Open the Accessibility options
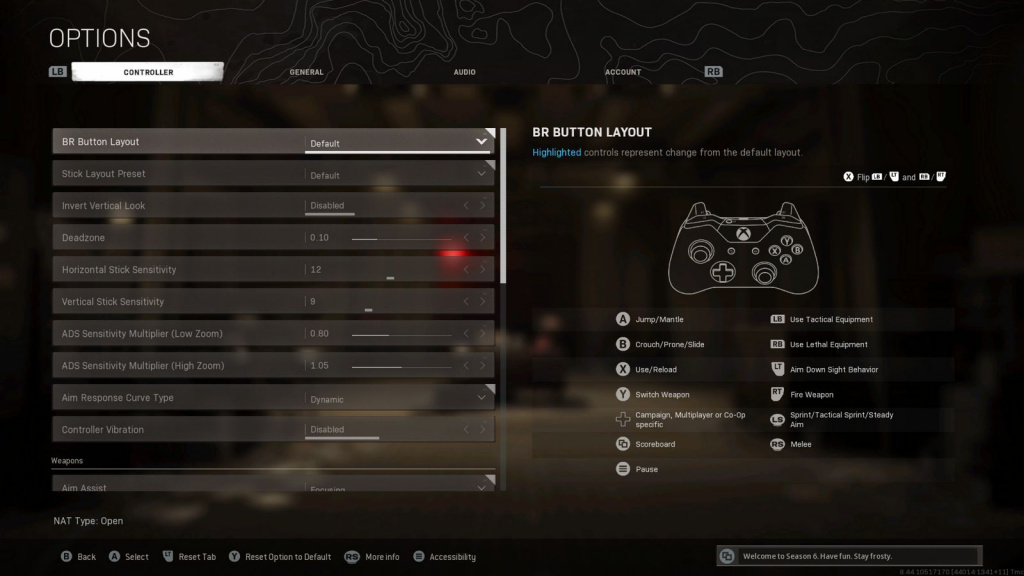This screenshot has width=1024, height=576. [445, 557]
